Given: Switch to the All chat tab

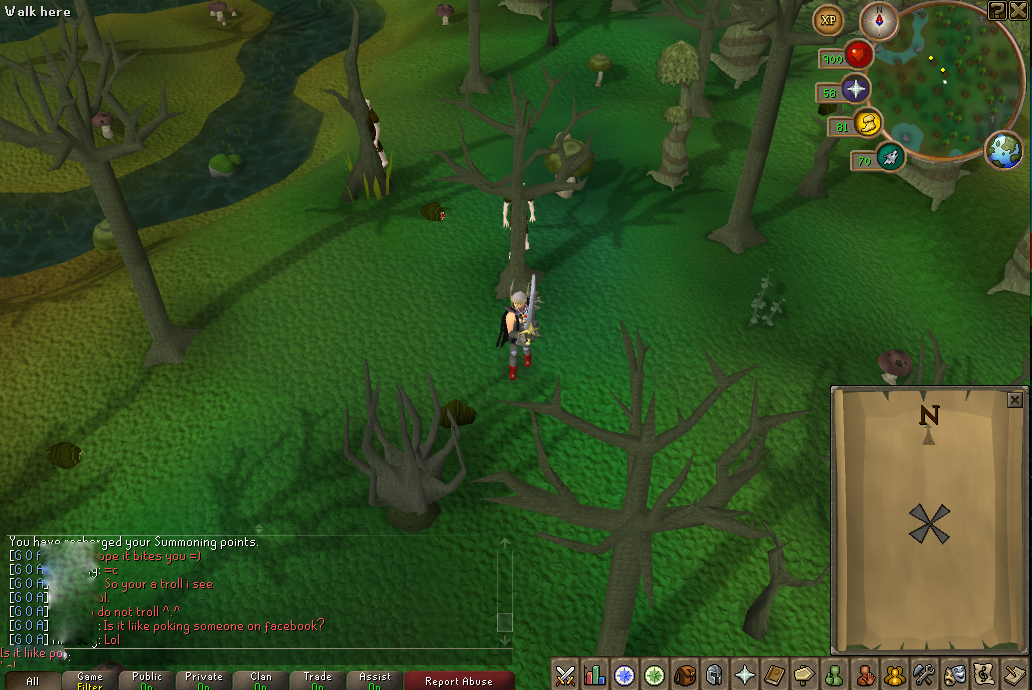Looking at the screenshot, I should click(32, 681).
